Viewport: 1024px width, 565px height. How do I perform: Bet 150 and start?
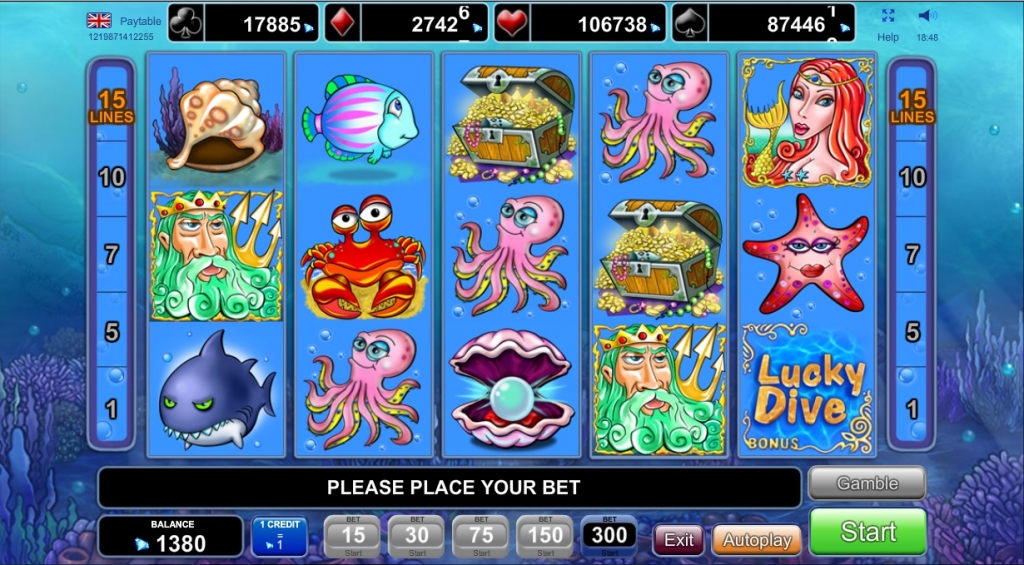click(x=545, y=537)
